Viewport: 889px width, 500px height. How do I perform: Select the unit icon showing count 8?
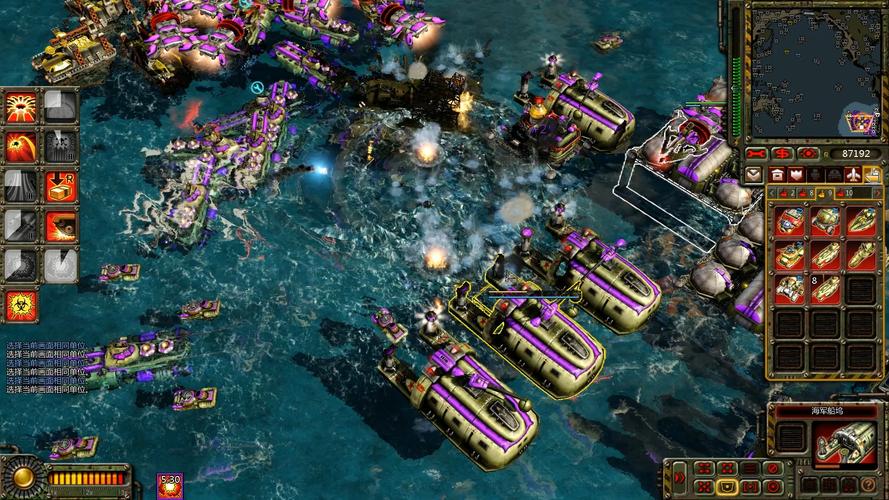tap(790, 290)
